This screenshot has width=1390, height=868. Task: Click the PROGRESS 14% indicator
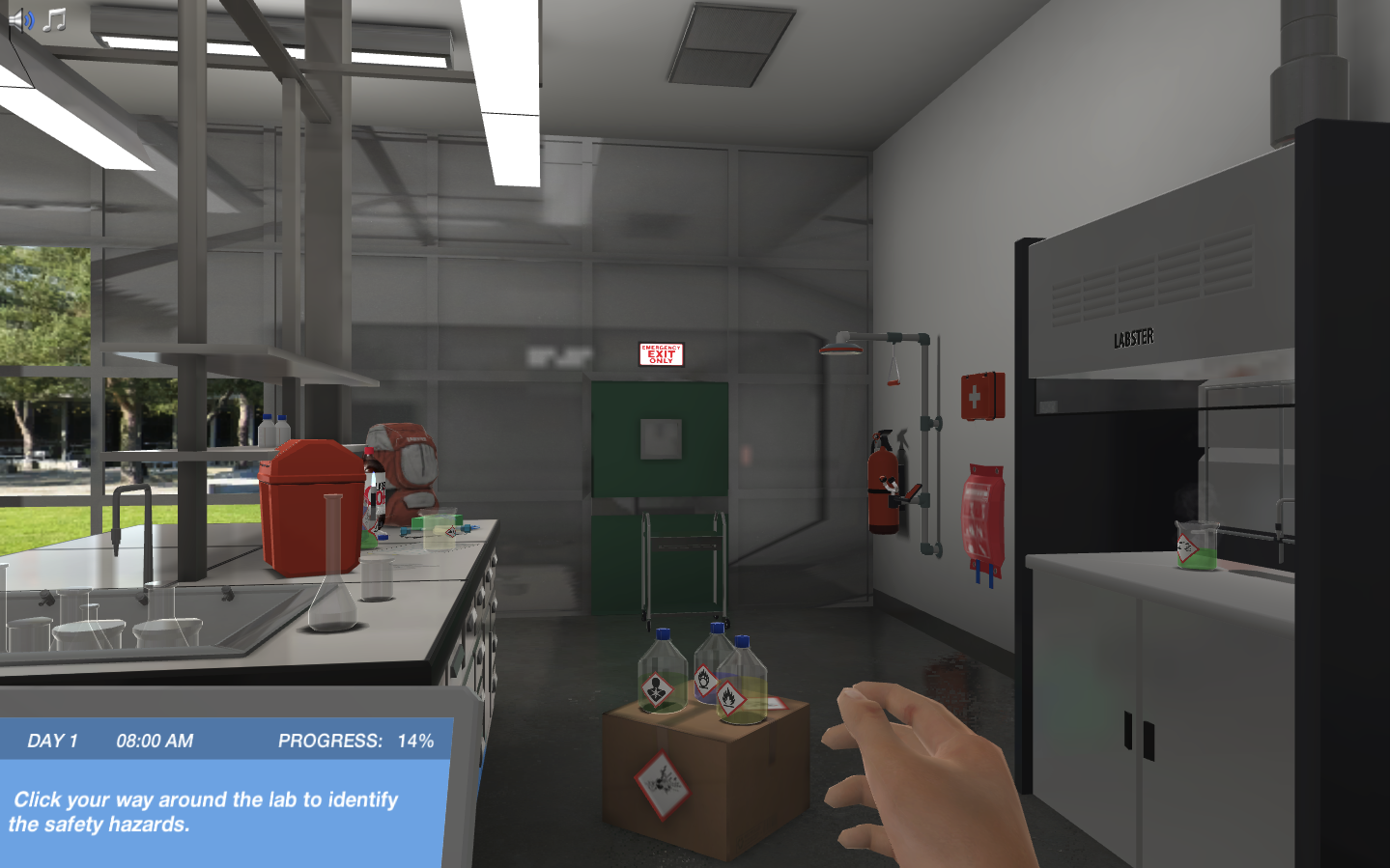pyautogui.click(x=355, y=741)
